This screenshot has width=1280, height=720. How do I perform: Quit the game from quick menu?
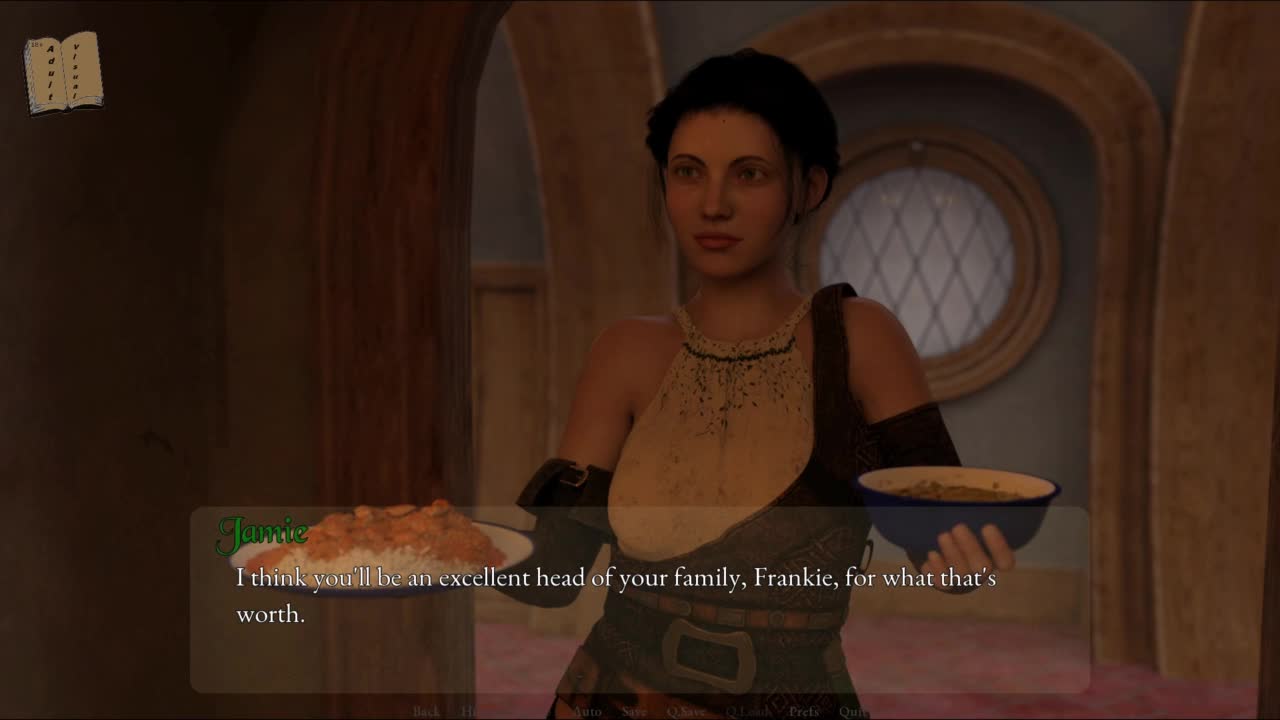(853, 712)
